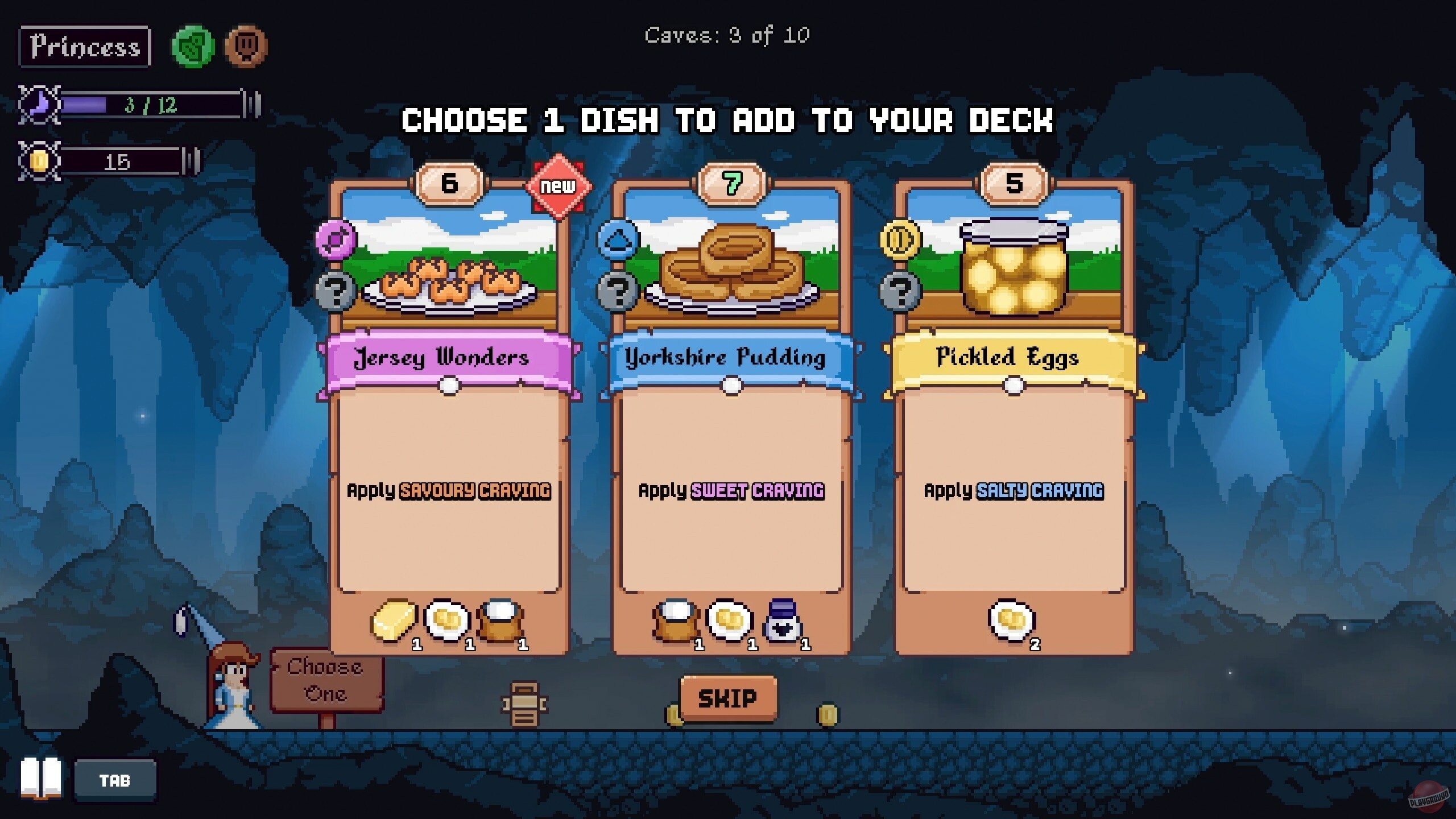
Task: Toggle the circle under Yorkshire Pudding banner
Action: click(x=732, y=386)
